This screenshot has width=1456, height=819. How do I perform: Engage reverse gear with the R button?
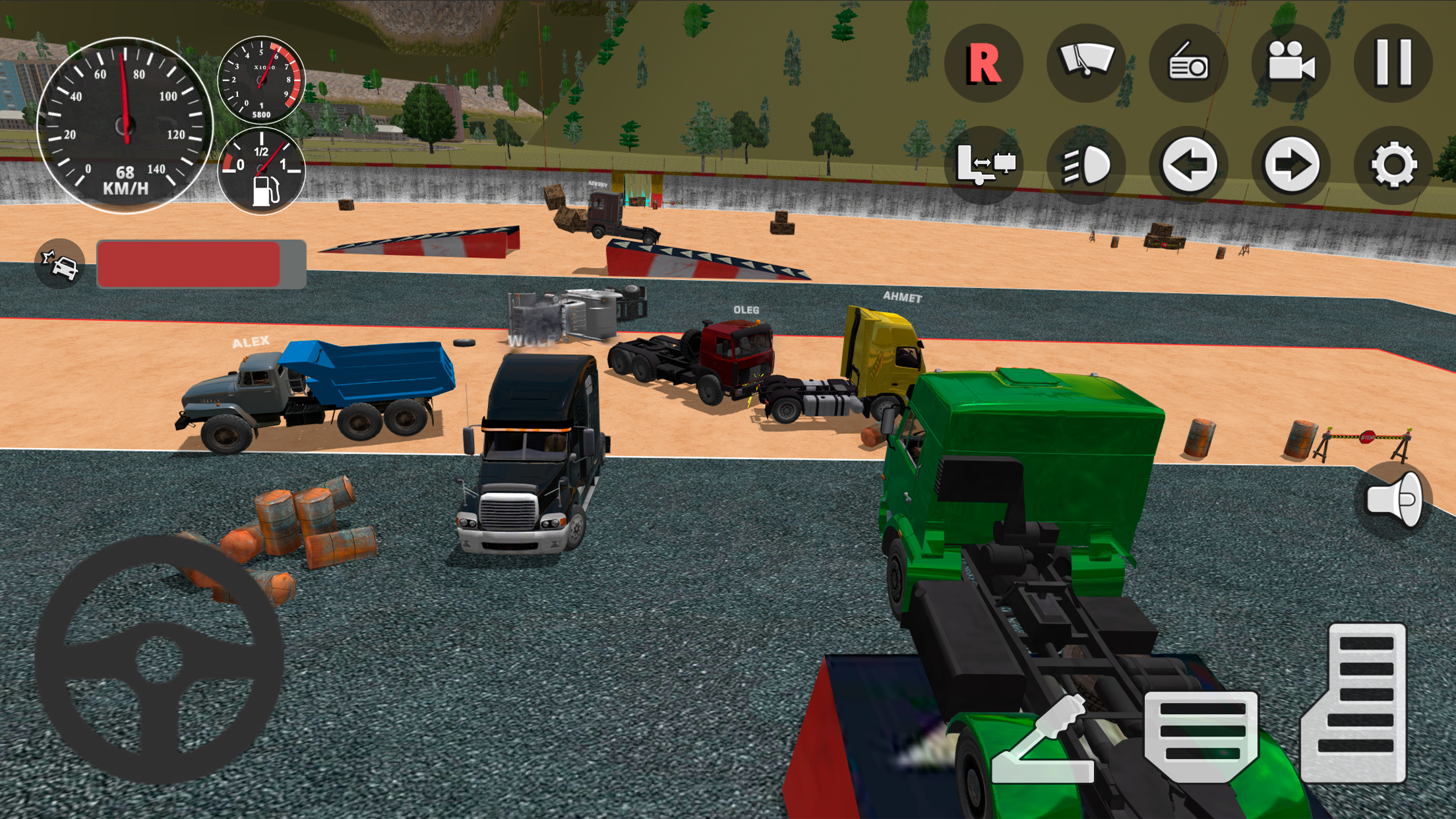(985, 64)
